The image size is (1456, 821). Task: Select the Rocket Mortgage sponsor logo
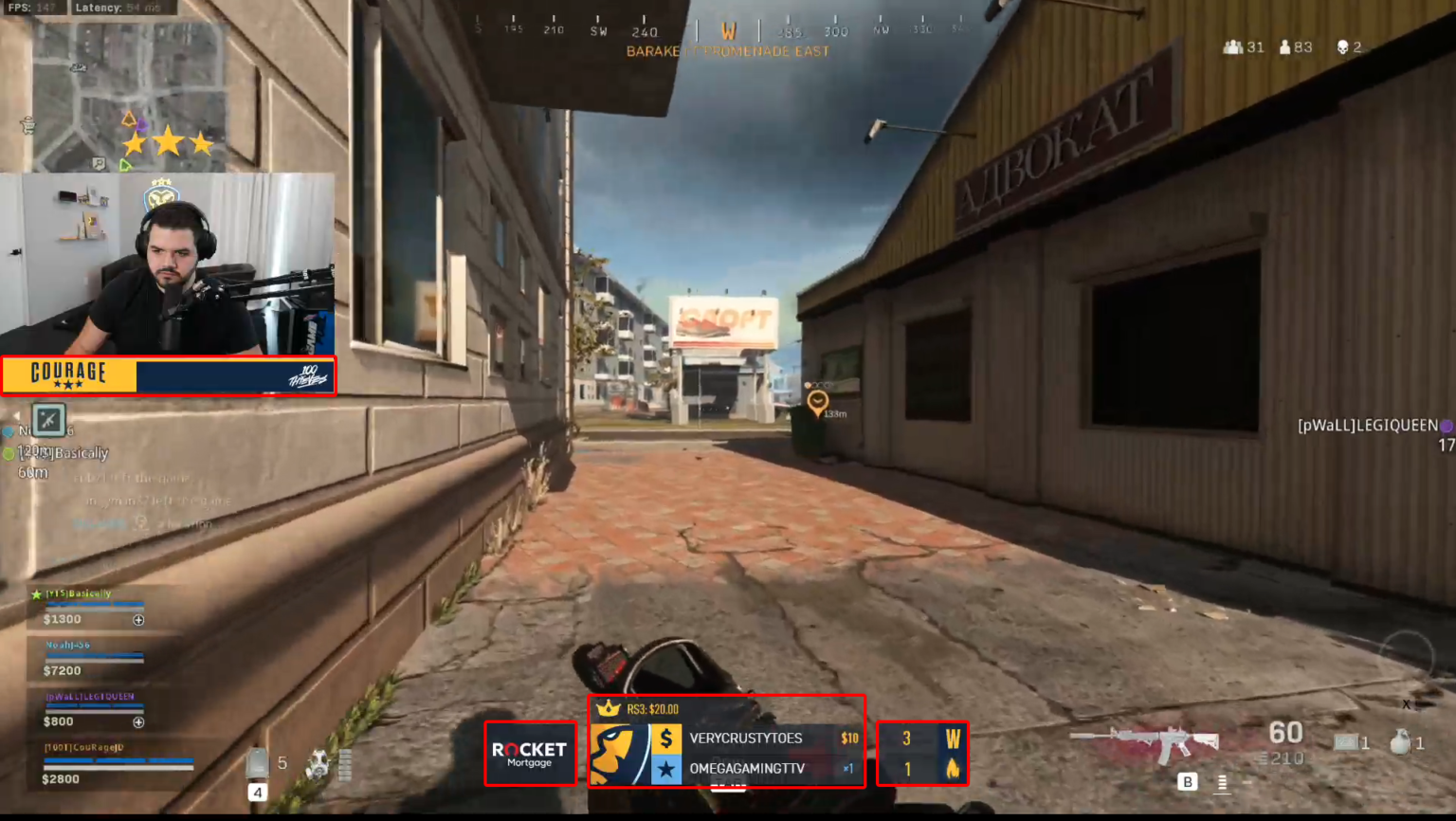(x=529, y=753)
